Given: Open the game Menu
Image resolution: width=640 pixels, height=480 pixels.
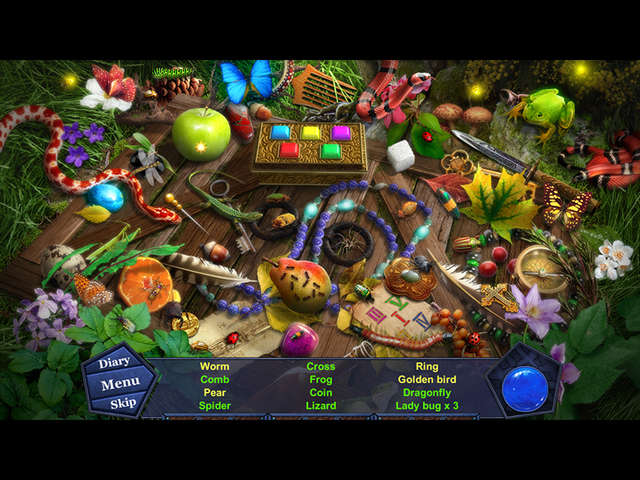Looking at the screenshot, I should (120, 383).
